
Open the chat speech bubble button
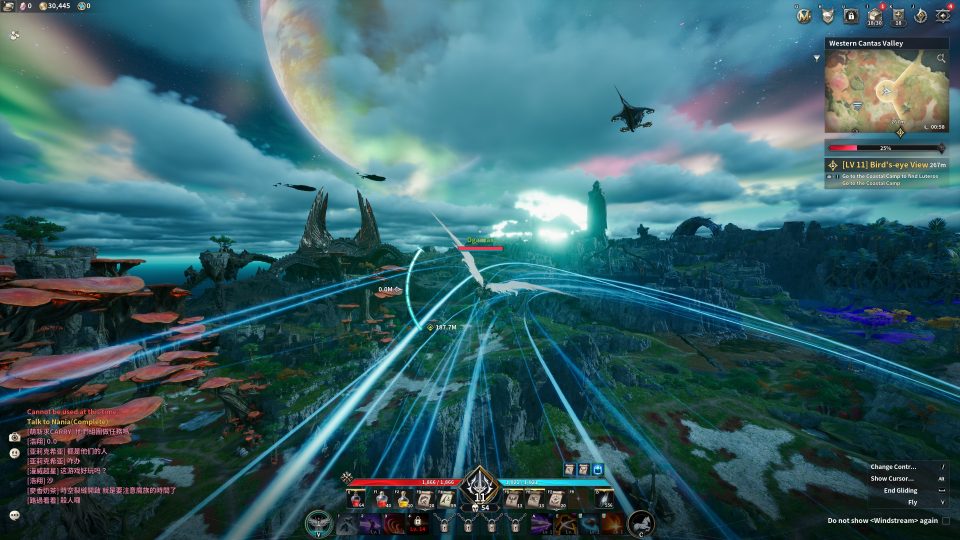tap(15, 515)
